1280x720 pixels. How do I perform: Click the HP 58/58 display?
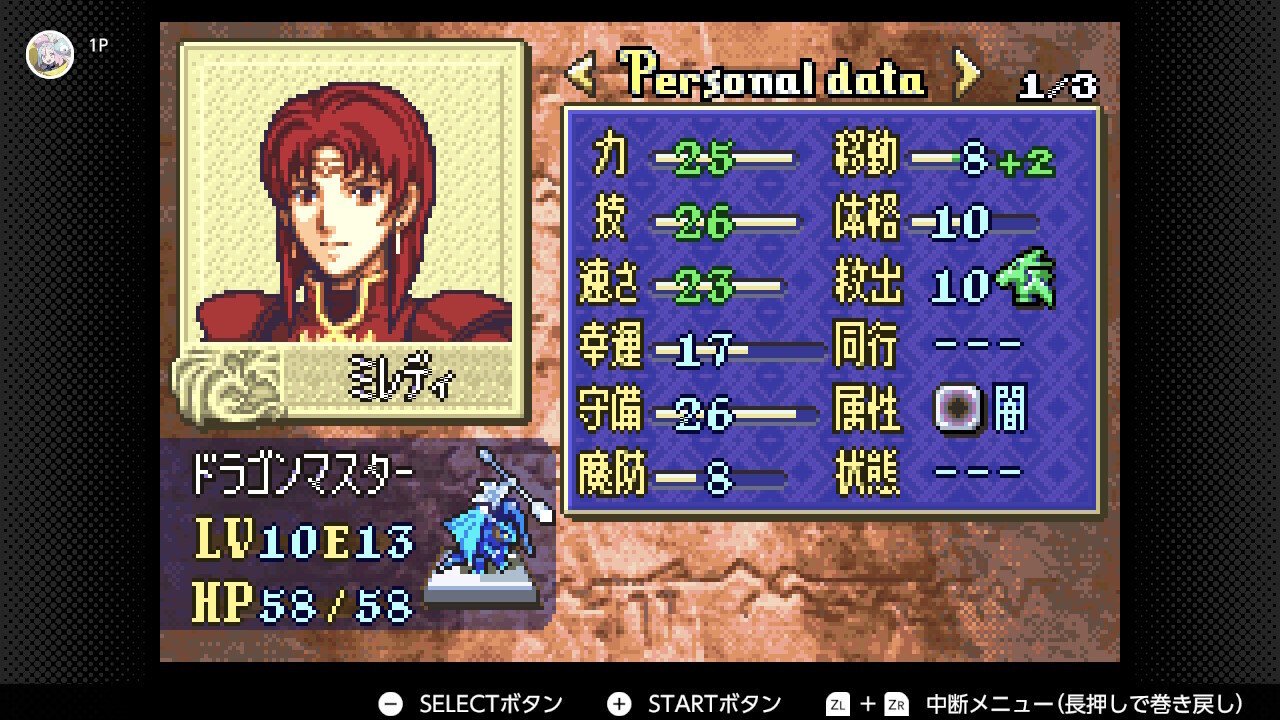[x=300, y=600]
